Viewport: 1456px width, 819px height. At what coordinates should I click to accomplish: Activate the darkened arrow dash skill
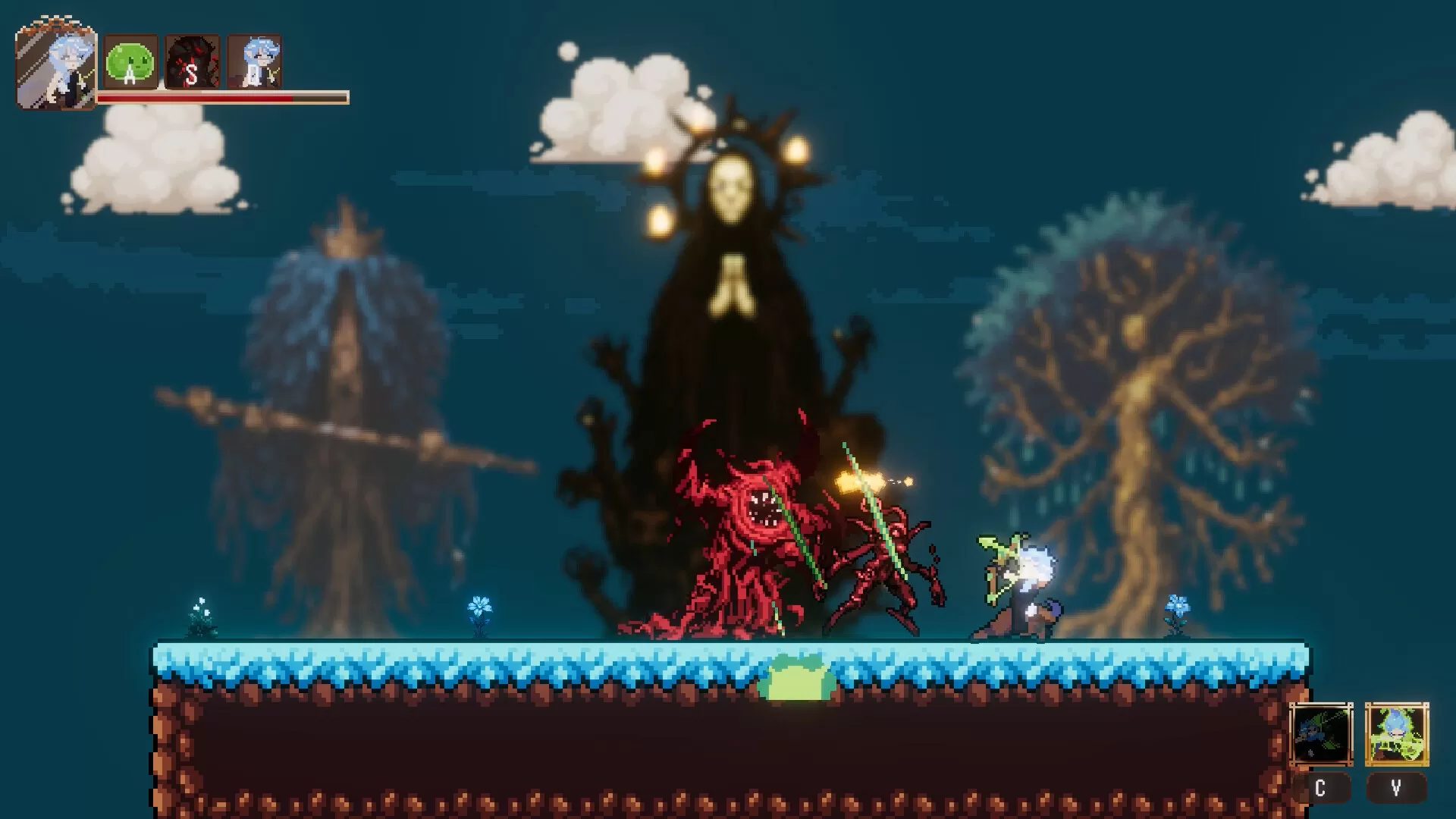coord(1321,734)
